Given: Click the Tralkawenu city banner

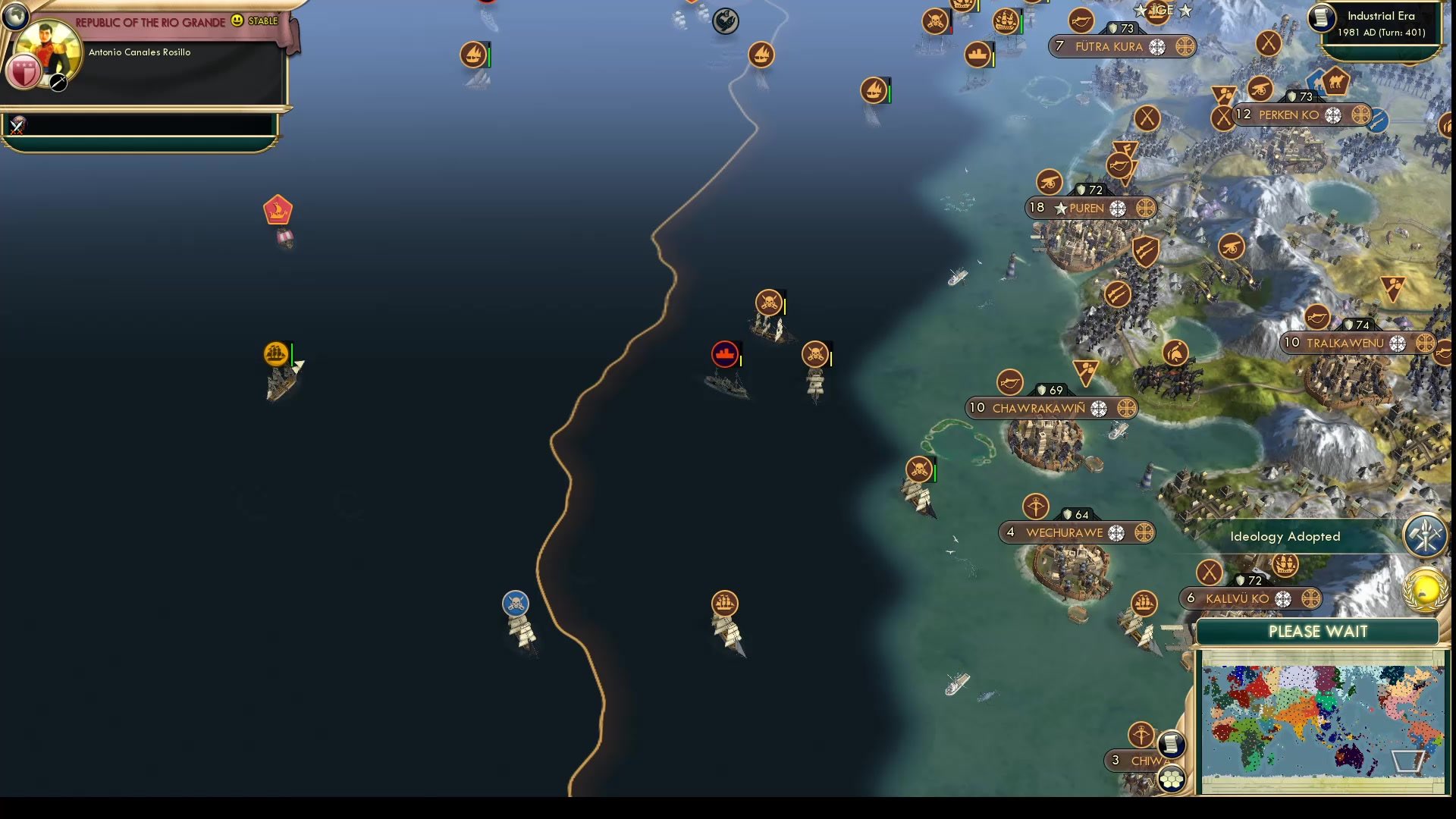Looking at the screenshot, I should pos(1347,343).
